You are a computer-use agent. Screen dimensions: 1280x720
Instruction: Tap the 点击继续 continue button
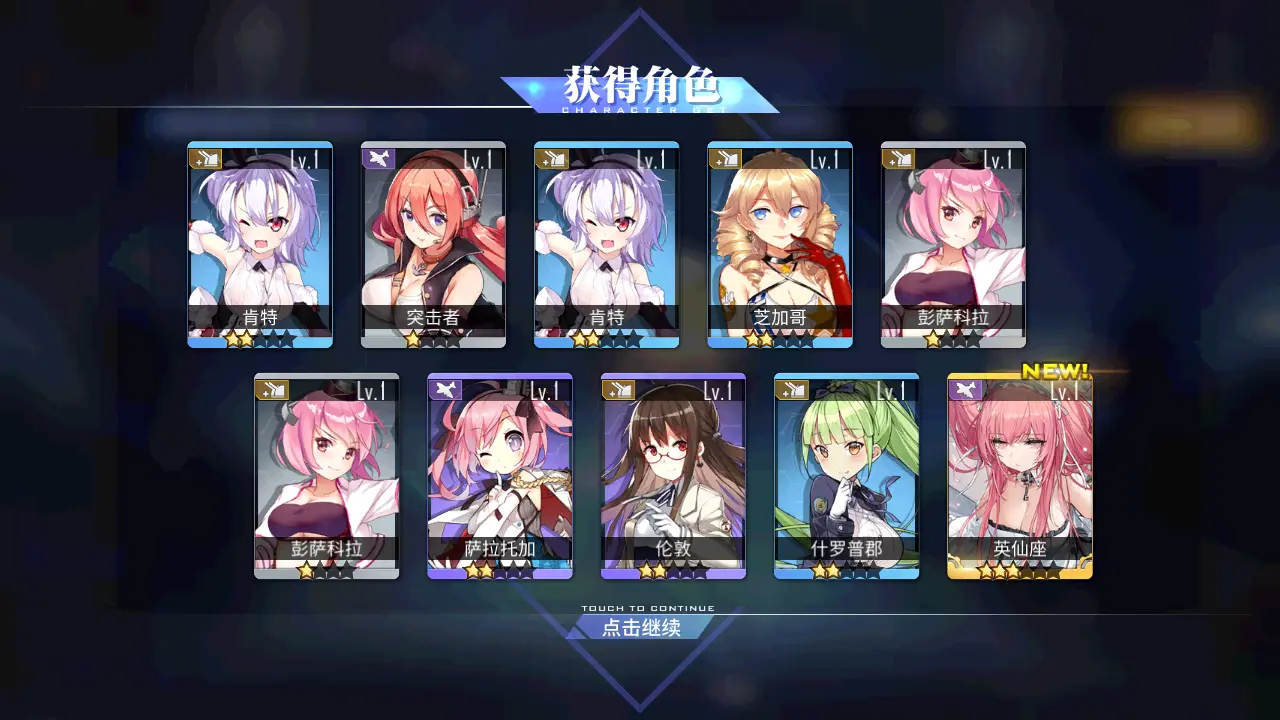click(641, 627)
